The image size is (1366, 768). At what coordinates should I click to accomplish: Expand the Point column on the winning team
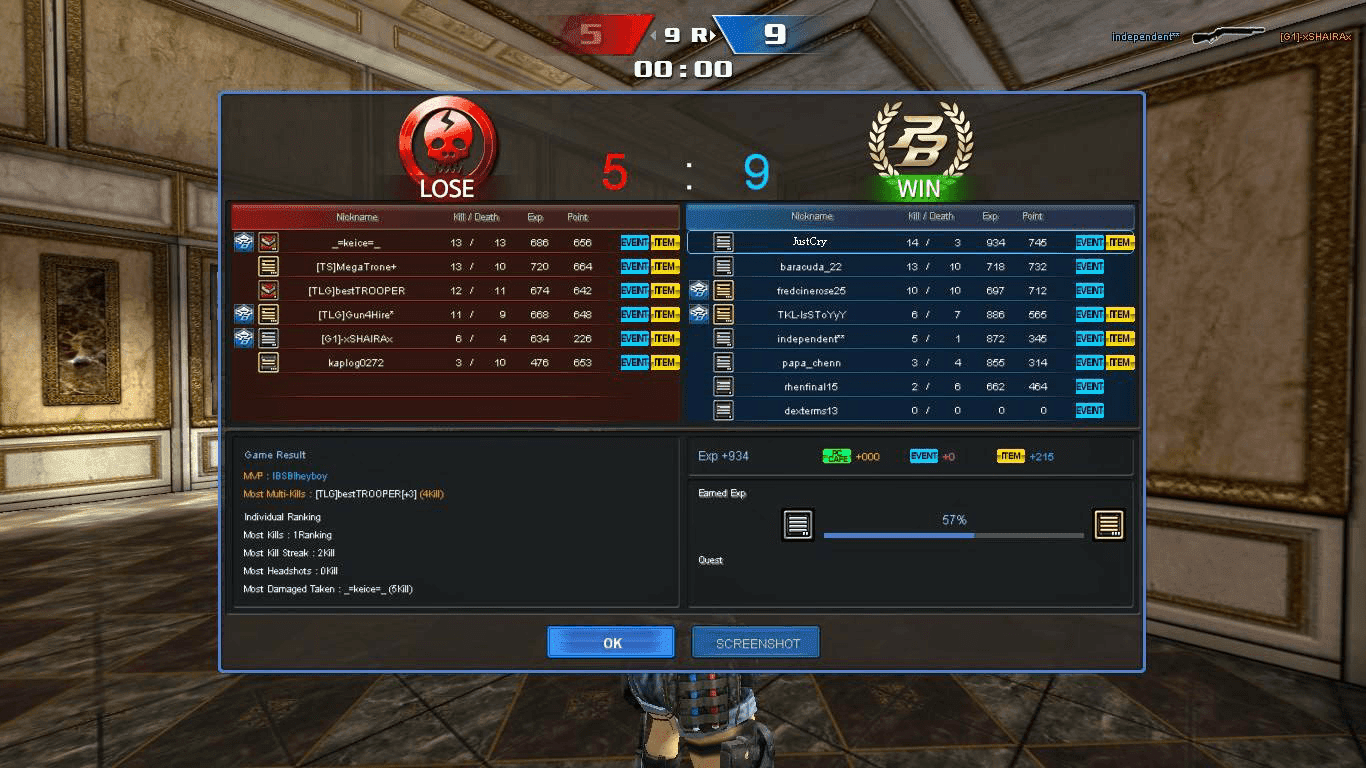point(1033,216)
